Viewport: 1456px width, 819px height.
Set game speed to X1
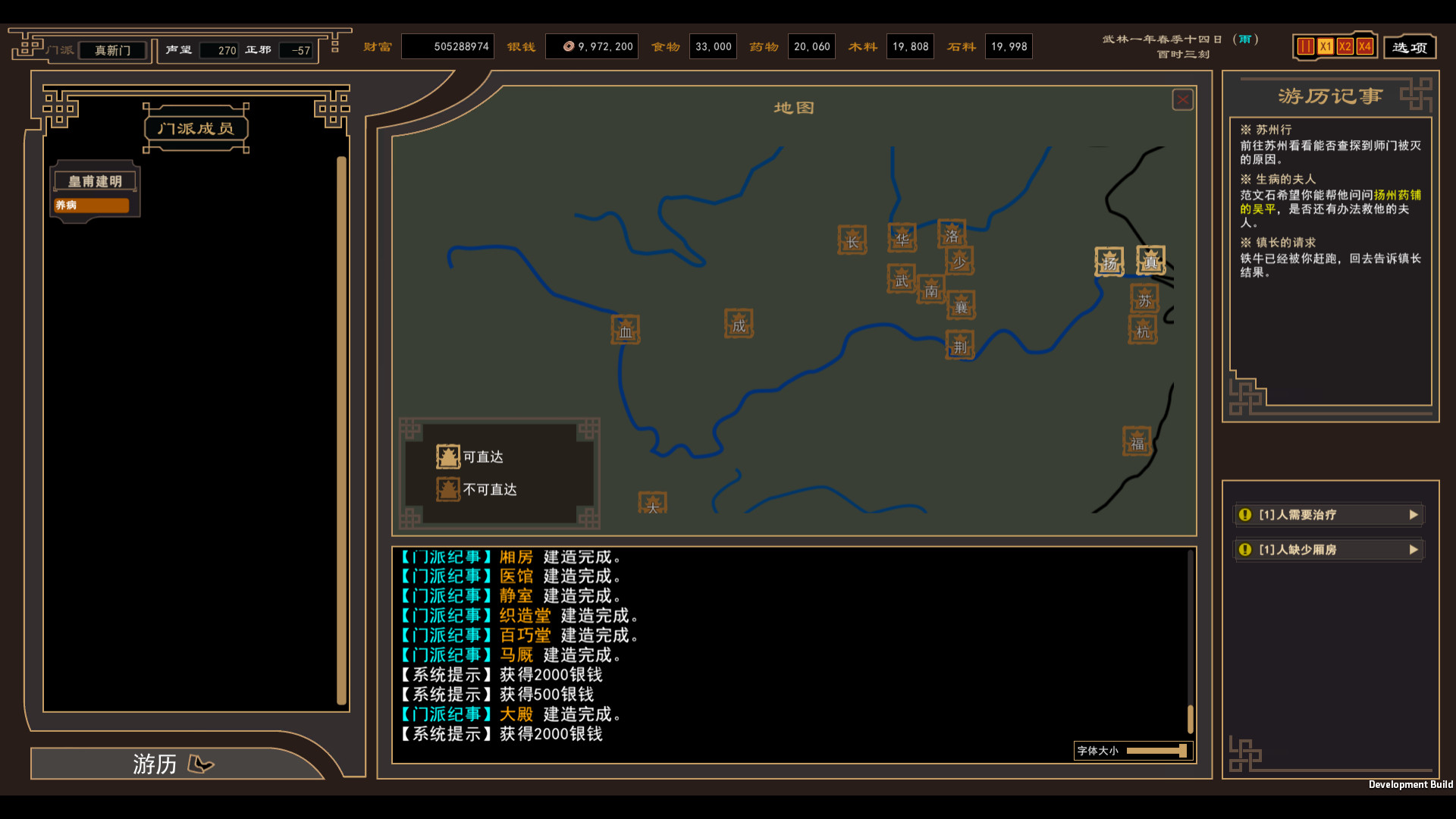1325,47
